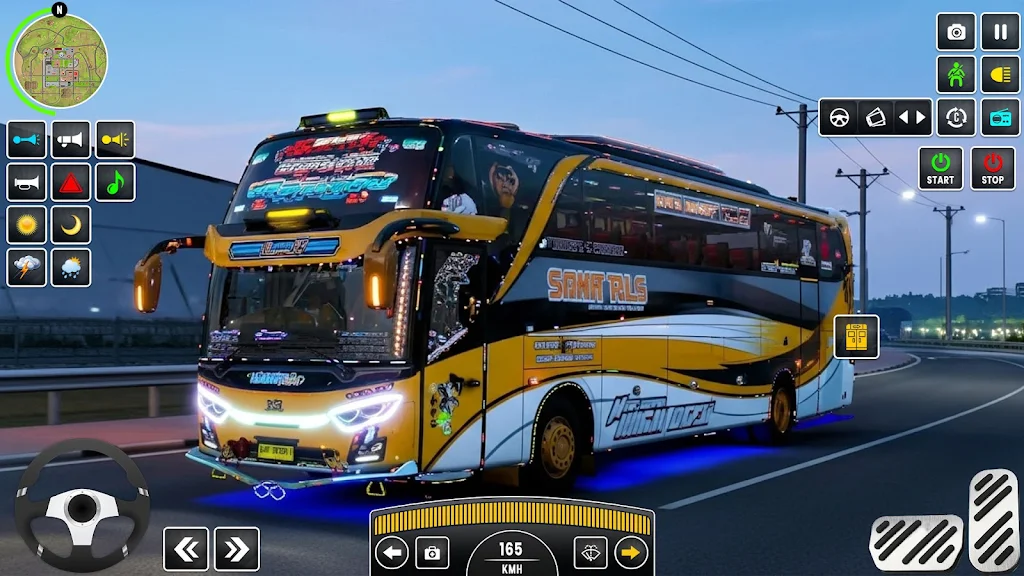Turn on the right yellow indicator arrow
Viewport: 1024px width, 576px height.
click(x=630, y=552)
